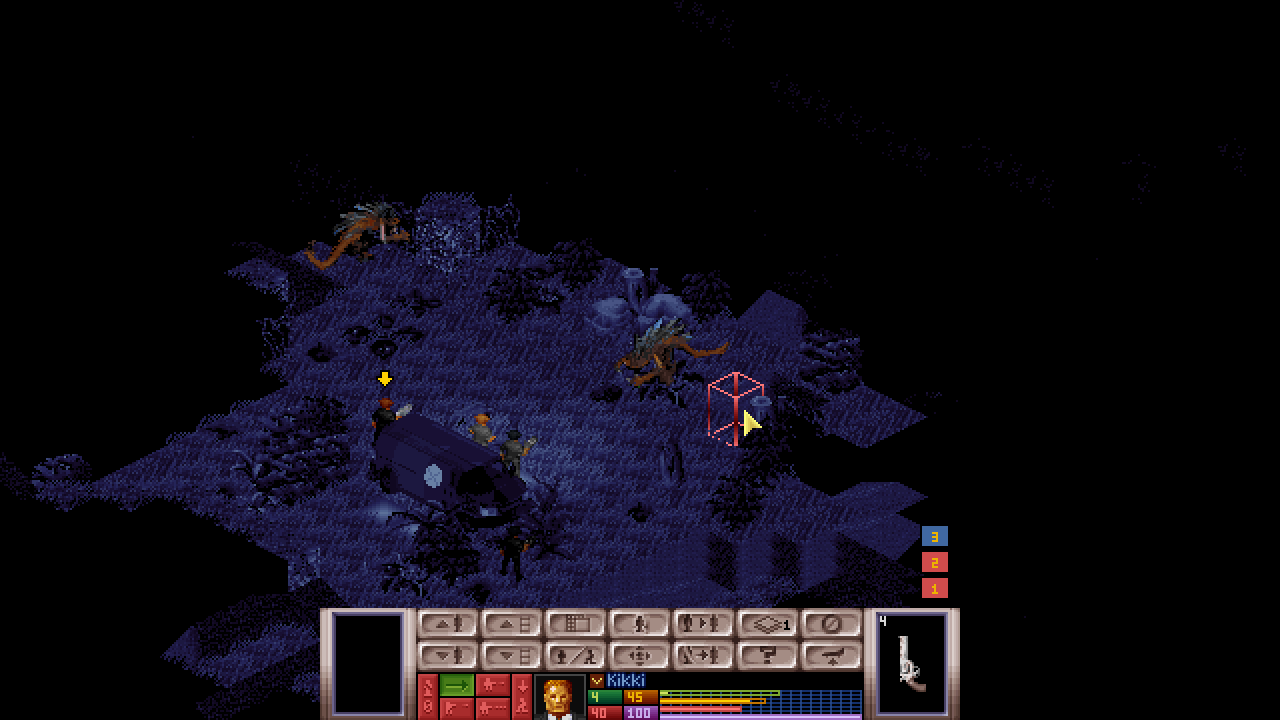Click the blue spotted enemy indicator 3

pyautogui.click(x=934, y=537)
